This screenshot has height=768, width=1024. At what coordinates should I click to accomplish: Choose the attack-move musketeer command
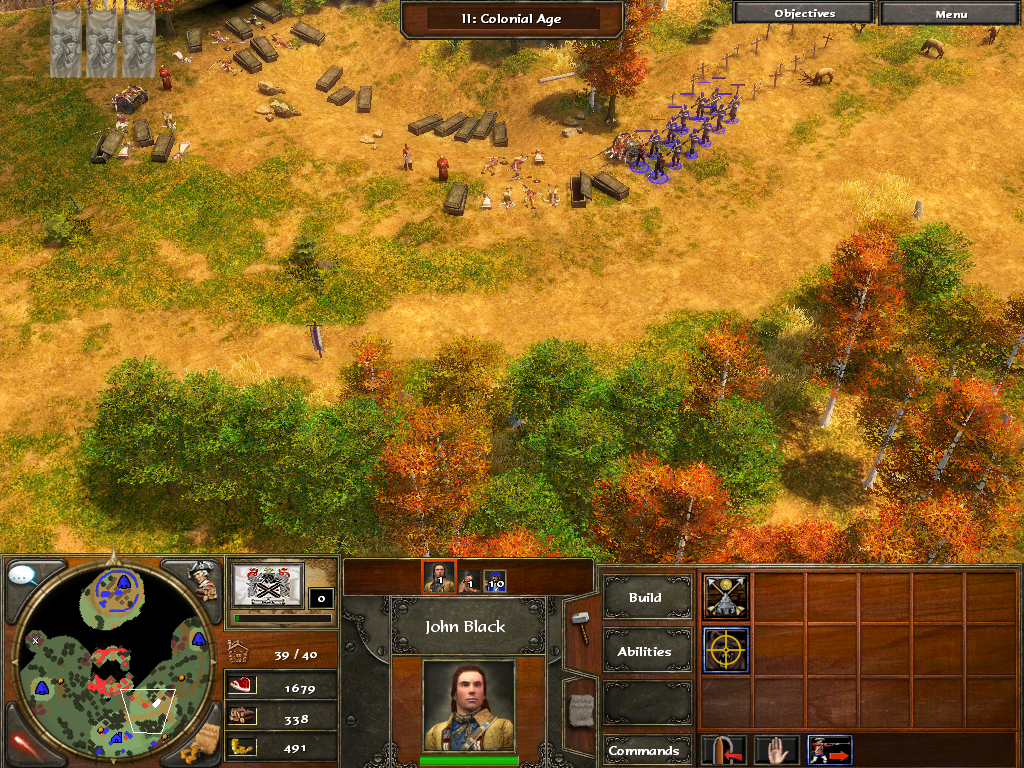tap(829, 750)
